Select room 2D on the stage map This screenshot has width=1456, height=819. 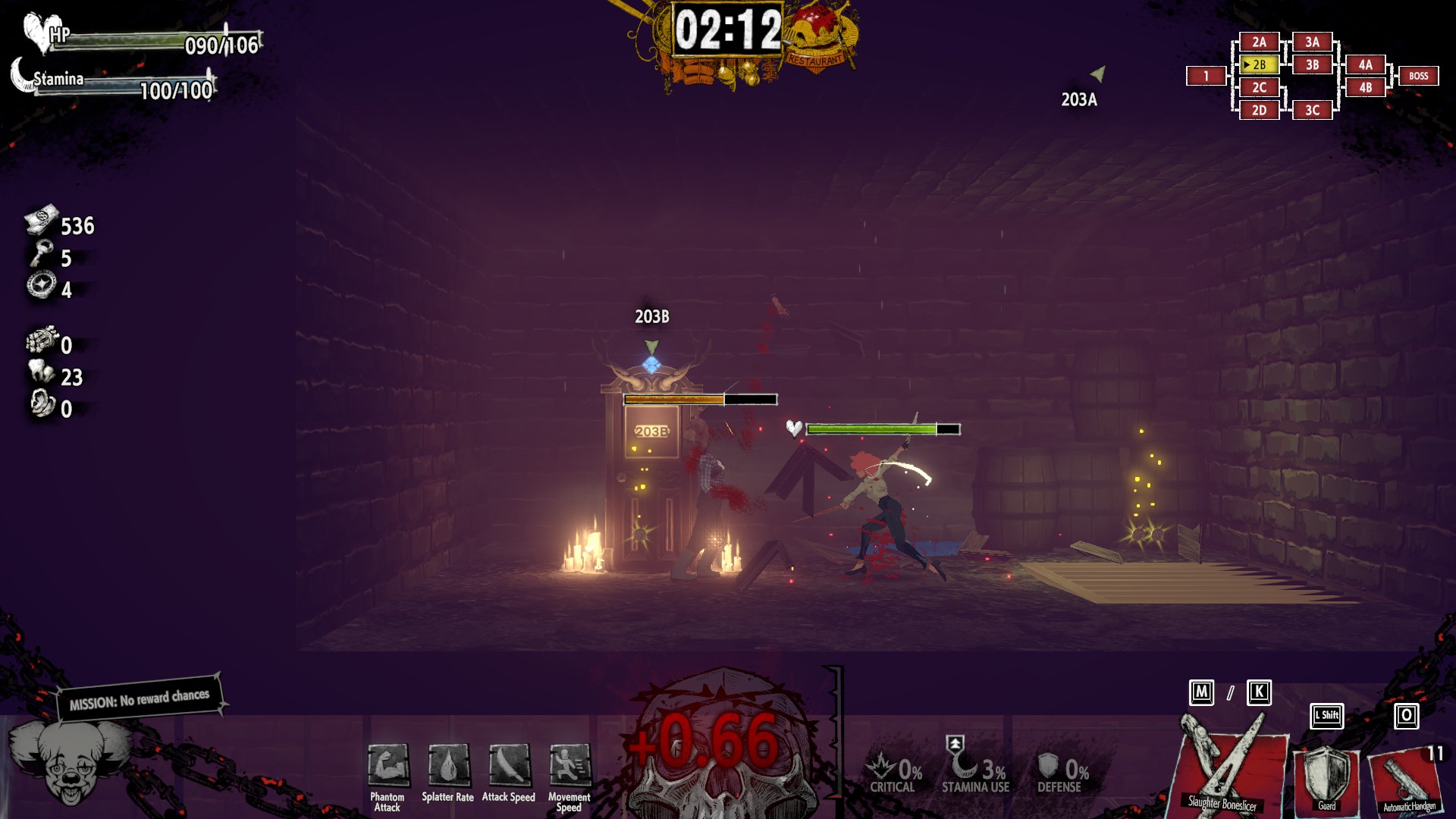click(1260, 111)
